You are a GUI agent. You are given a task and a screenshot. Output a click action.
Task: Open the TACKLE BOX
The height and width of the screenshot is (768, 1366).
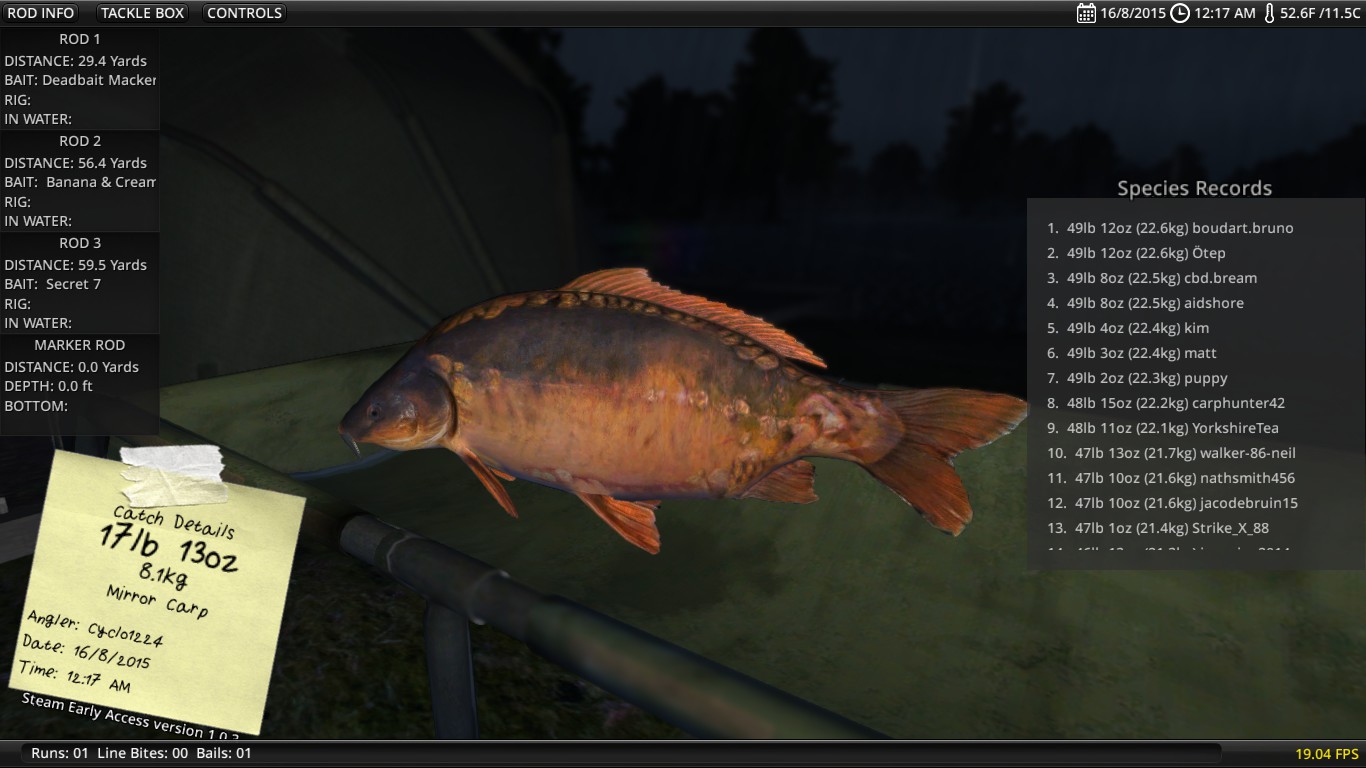142,13
